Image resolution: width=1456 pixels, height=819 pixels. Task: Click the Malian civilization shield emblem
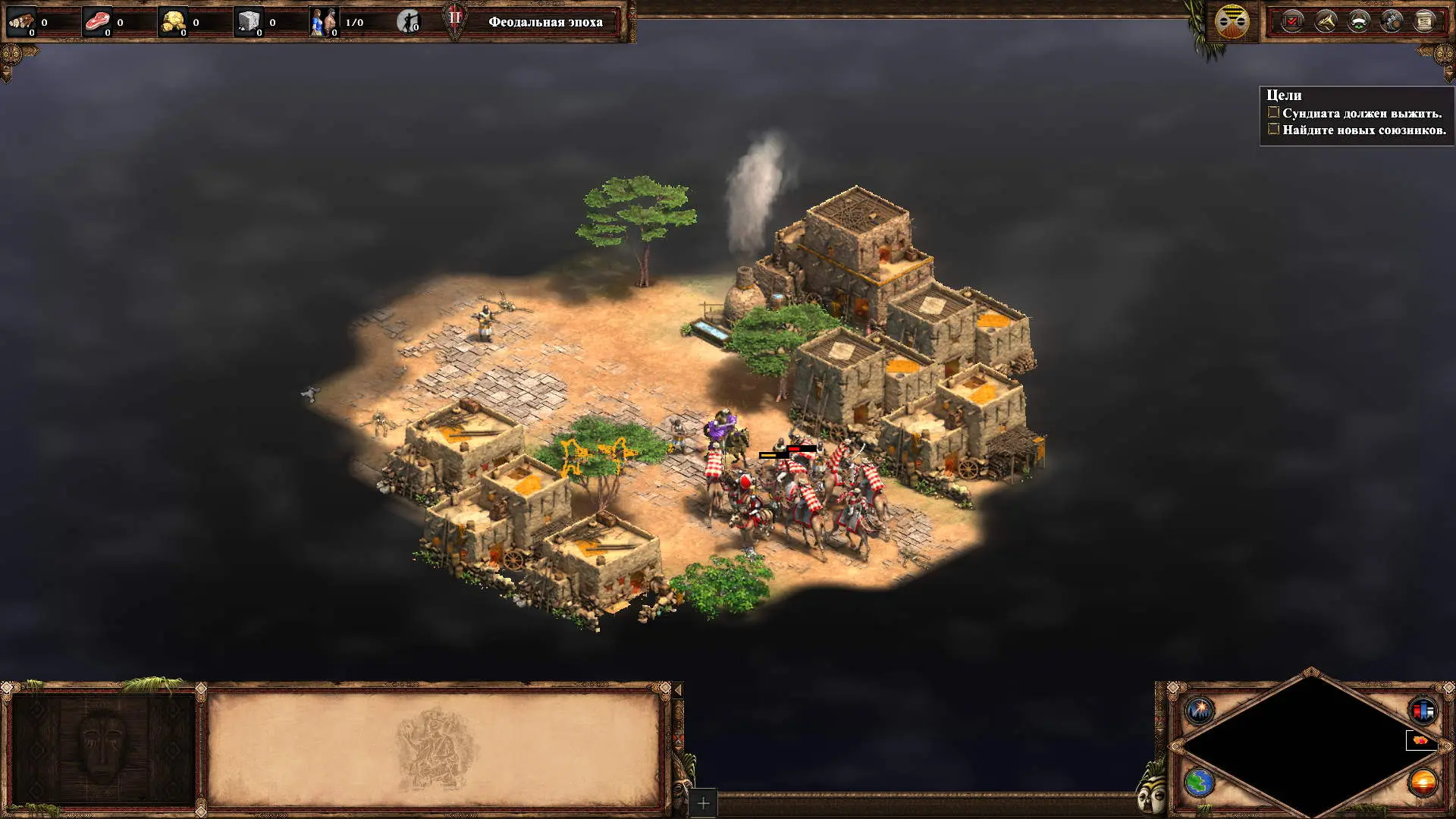pyautogui.click(x=1232, y=21)
